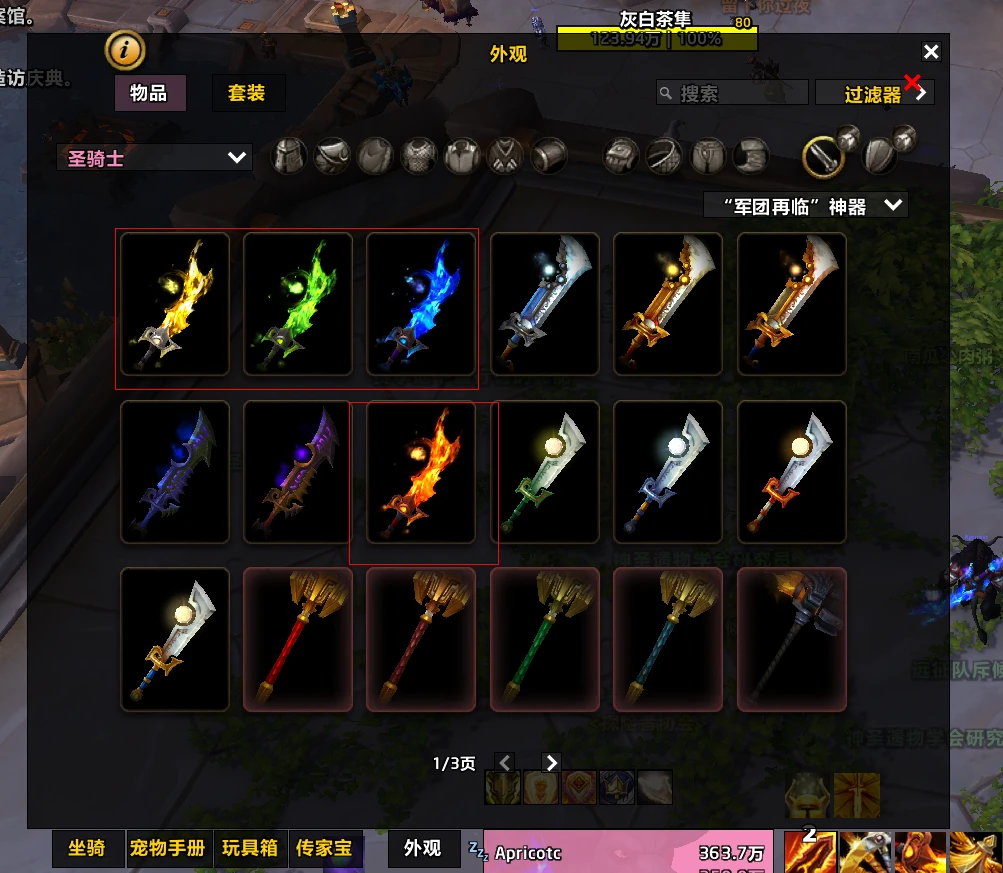Viewport: 1003px width, 873px height.
Task: Go to the next appearance page
Action: 551,764
